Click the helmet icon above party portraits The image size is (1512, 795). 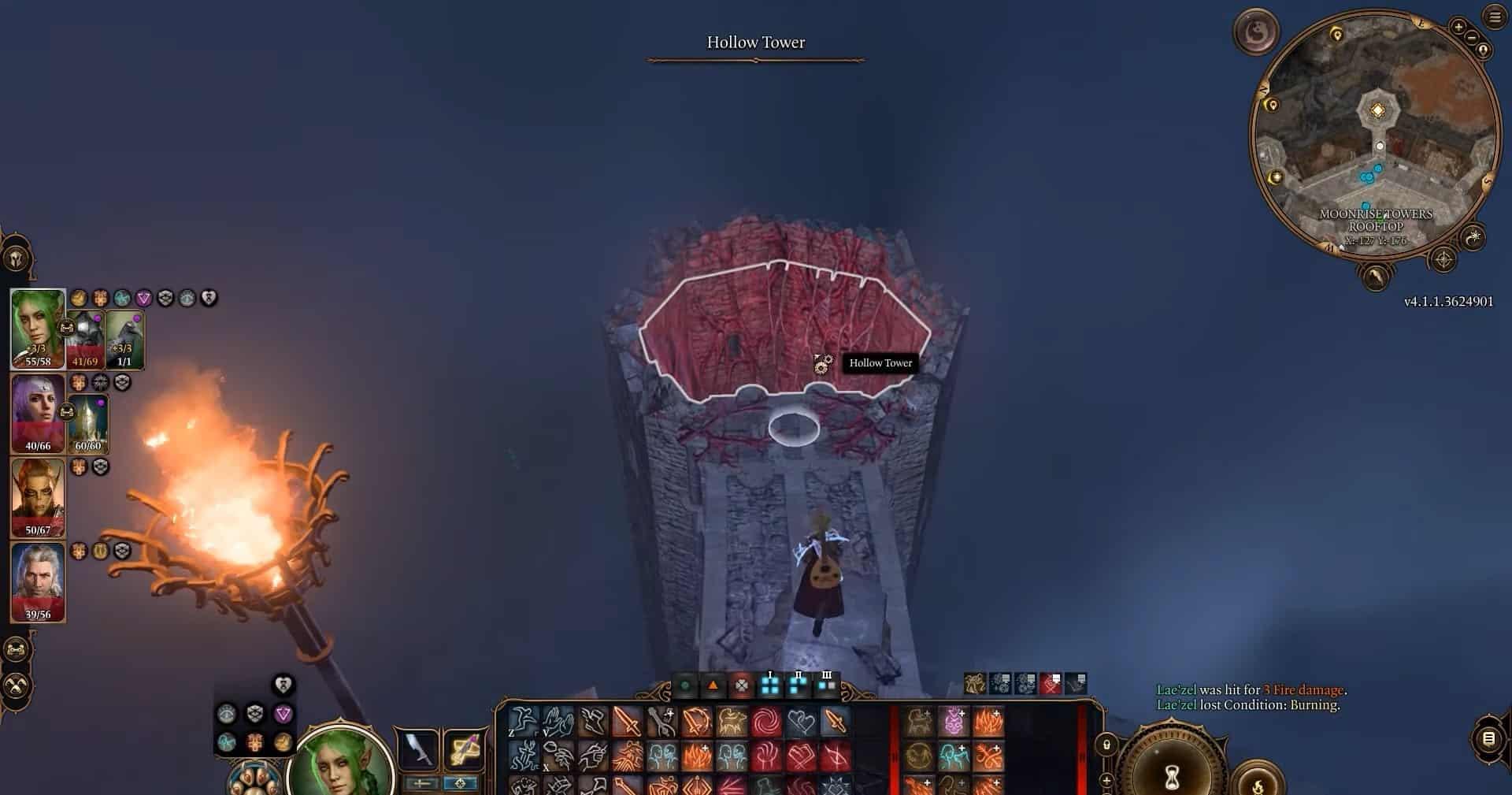tap(17, 258)
